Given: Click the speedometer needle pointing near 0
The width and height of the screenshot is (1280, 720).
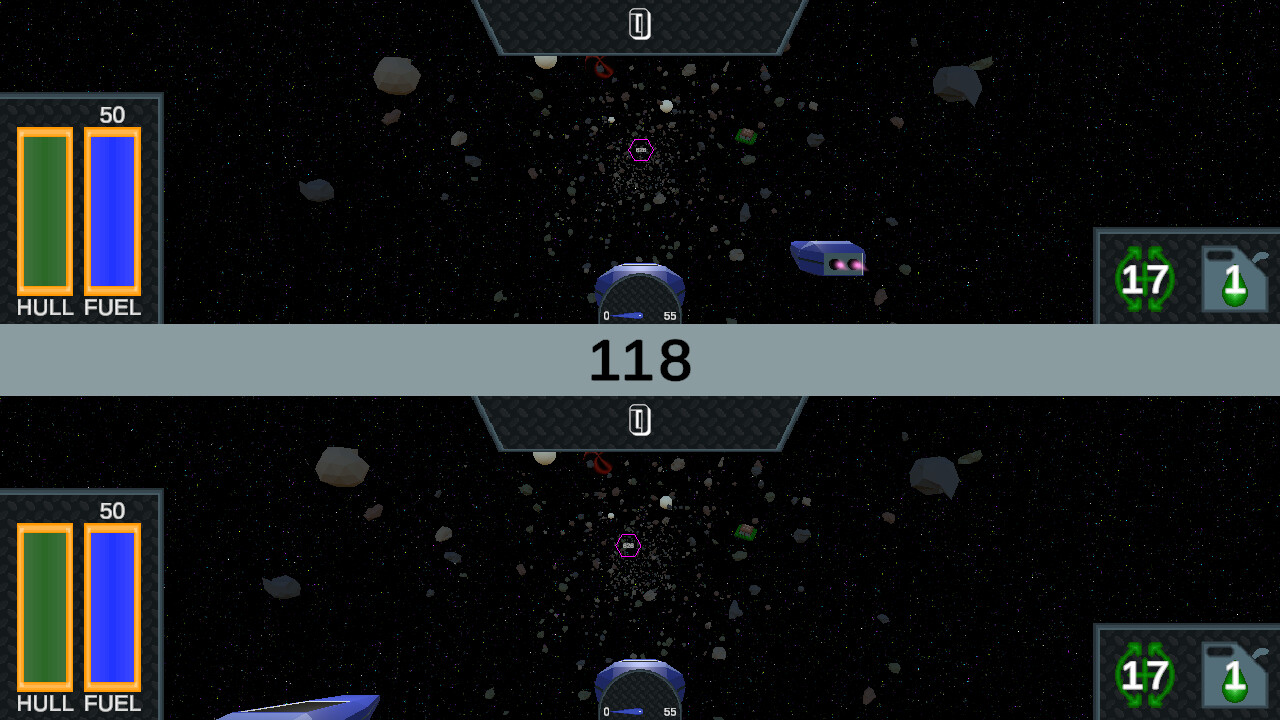Looking at the screenshot, I should tap(630, 316).
